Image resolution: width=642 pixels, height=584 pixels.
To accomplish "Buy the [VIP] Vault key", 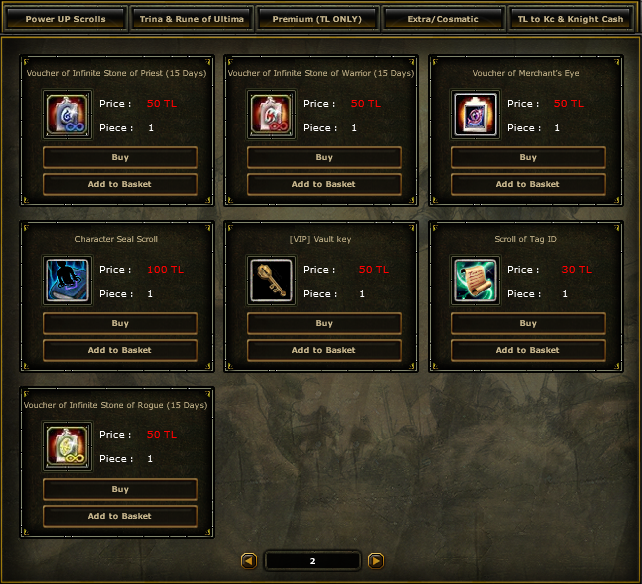I will (324, 324).
